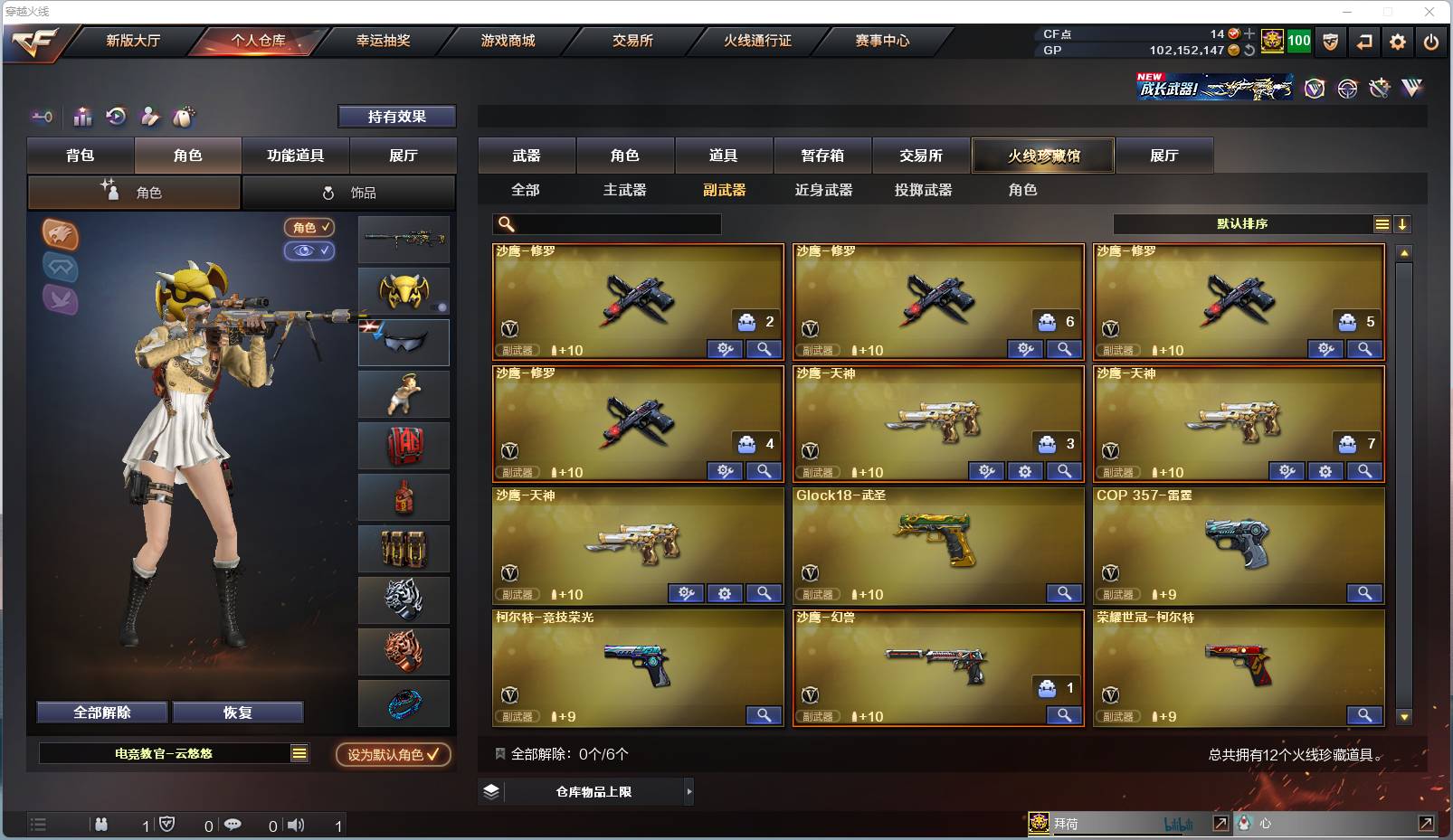Open the settings gear in the top-right corner

1397,41
